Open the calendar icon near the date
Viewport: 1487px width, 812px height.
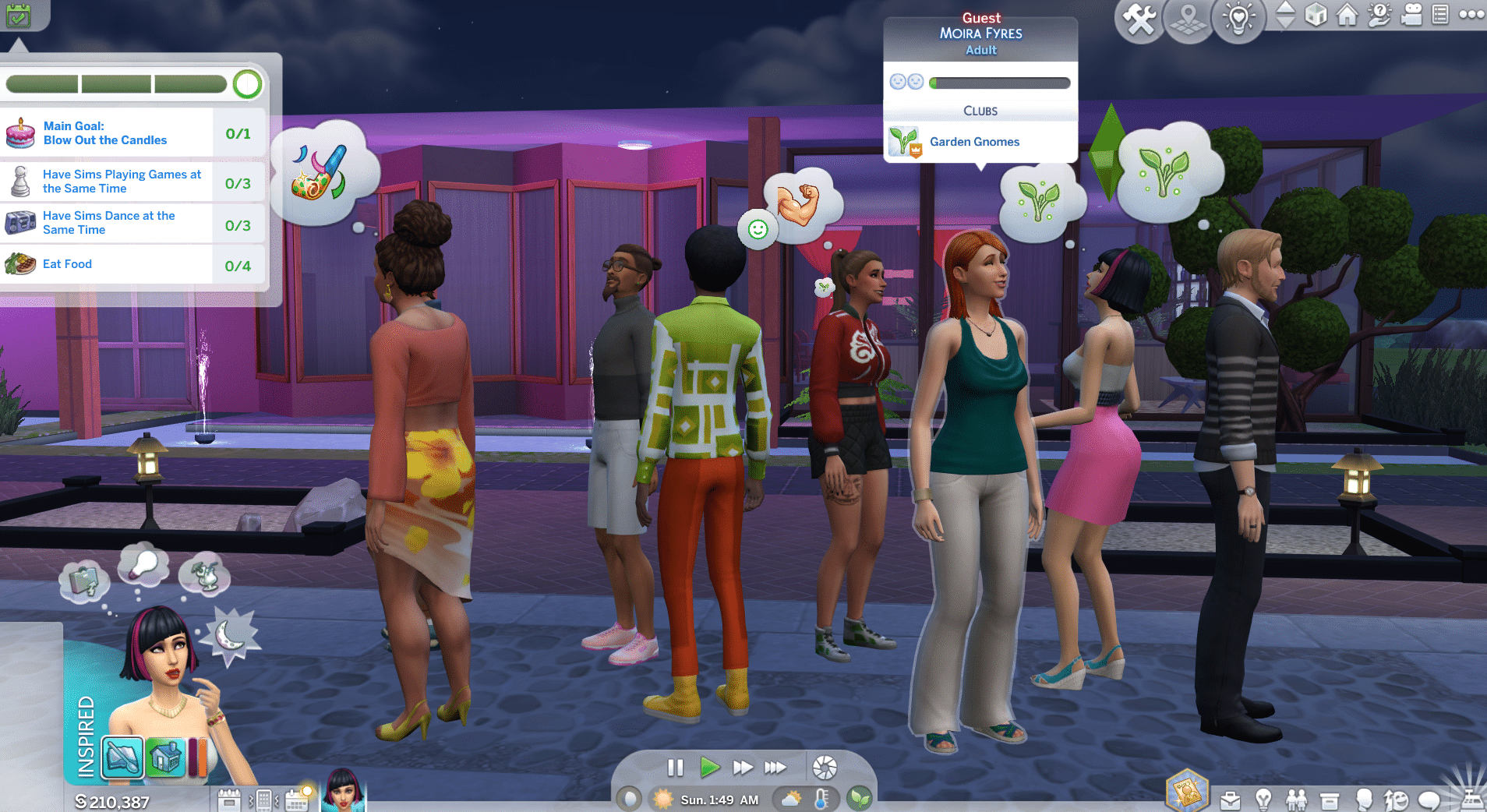coord(296,800)
